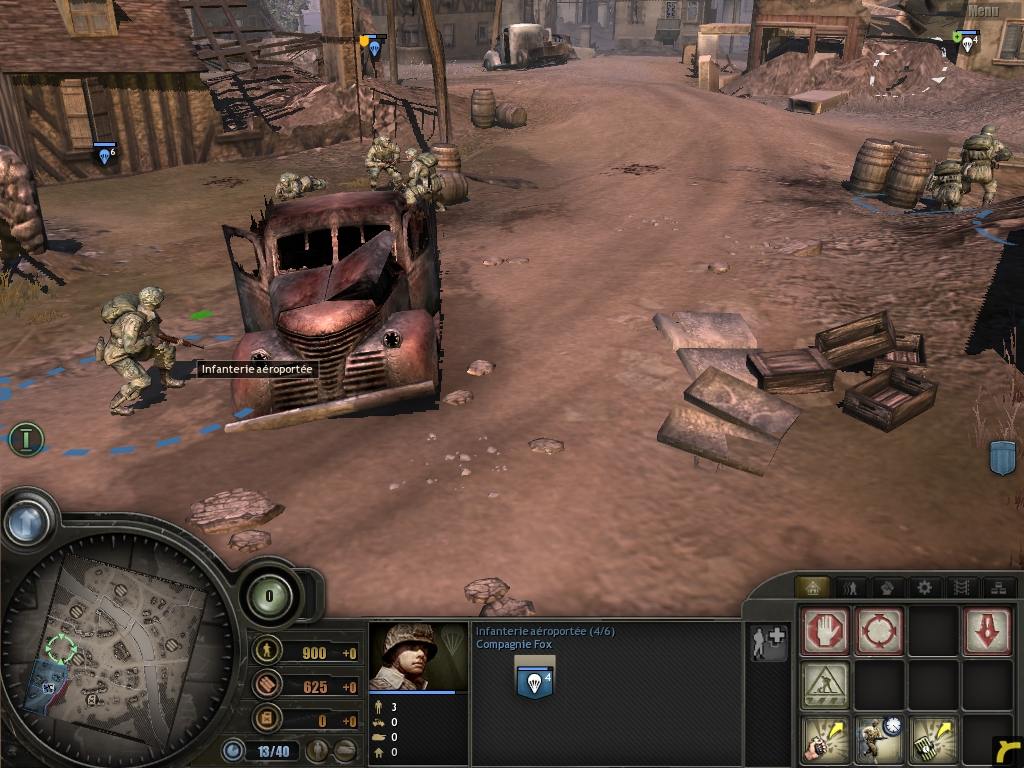Viewport: 1024px width, 768px height.
Task: Reinforce squad with the soldier plus icon
Action: (x=768, y=642)
